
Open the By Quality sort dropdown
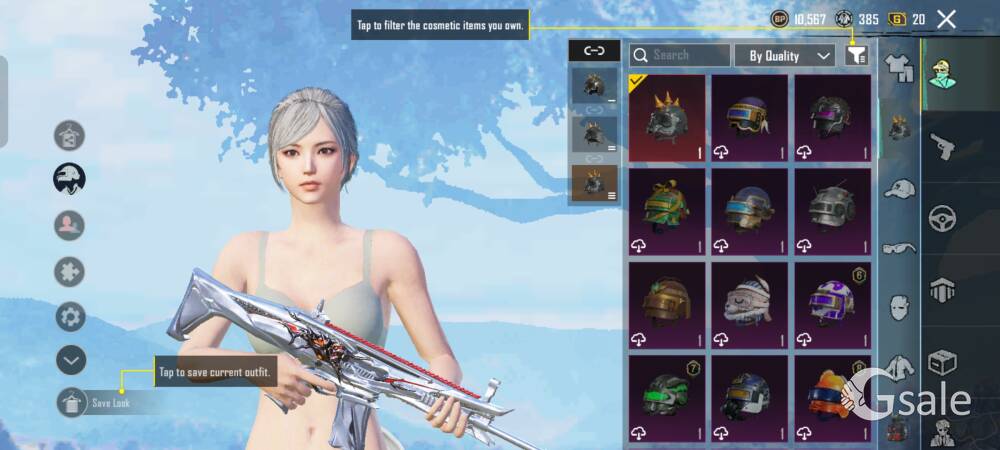[785, 56]
